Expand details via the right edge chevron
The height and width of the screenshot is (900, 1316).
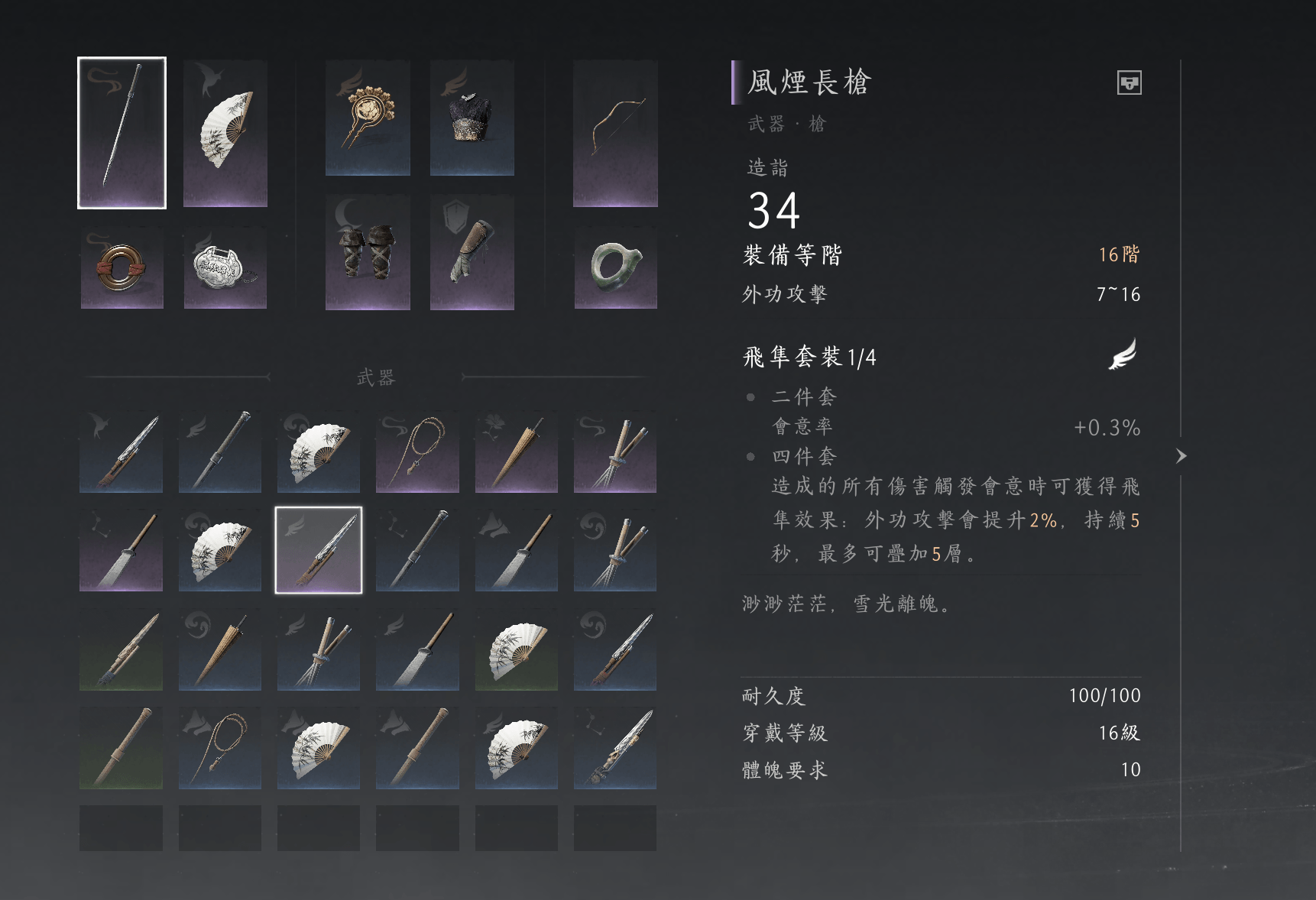point(1182,456)
